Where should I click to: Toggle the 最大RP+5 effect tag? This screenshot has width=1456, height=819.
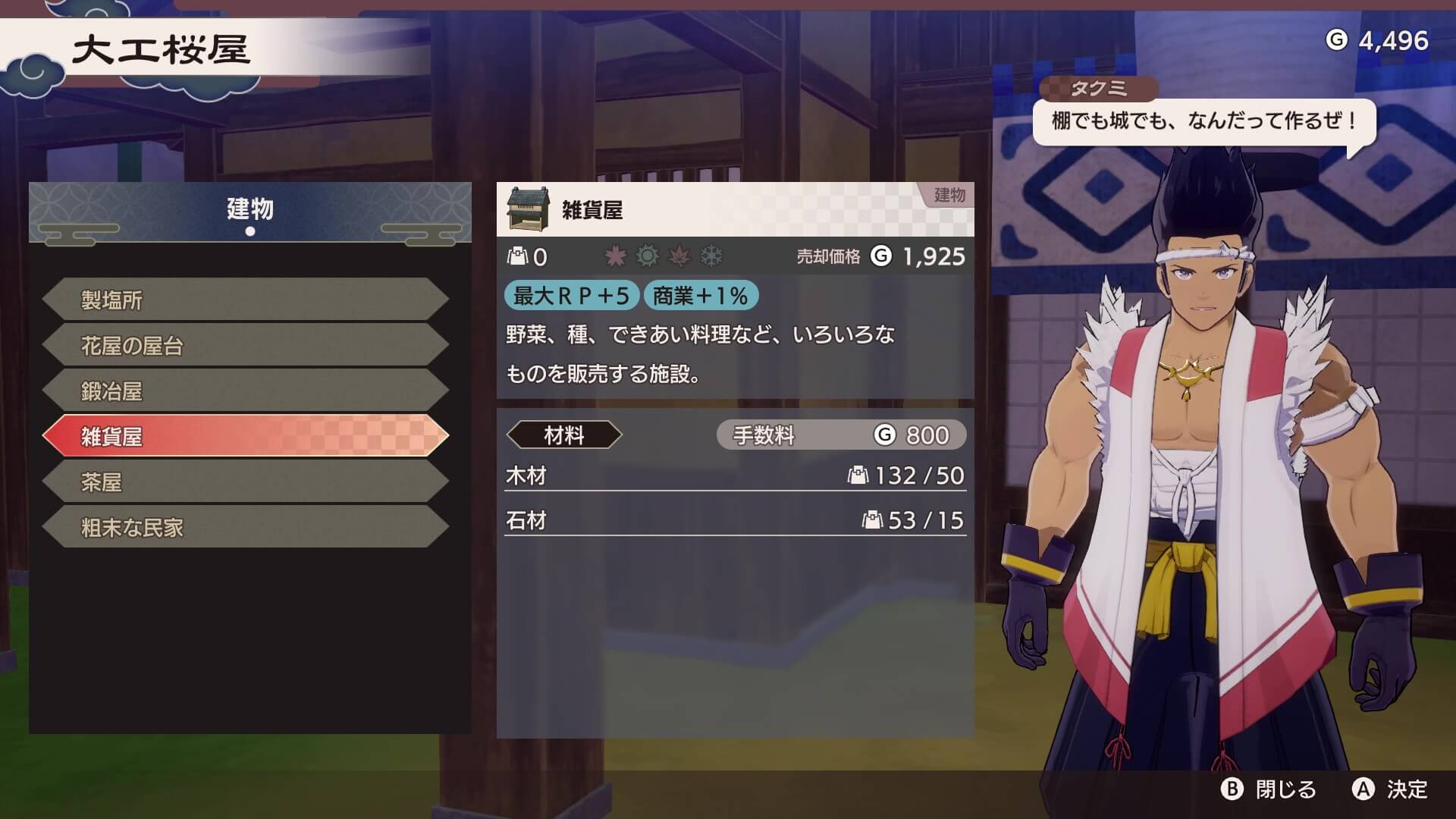(x=570, y=297)
